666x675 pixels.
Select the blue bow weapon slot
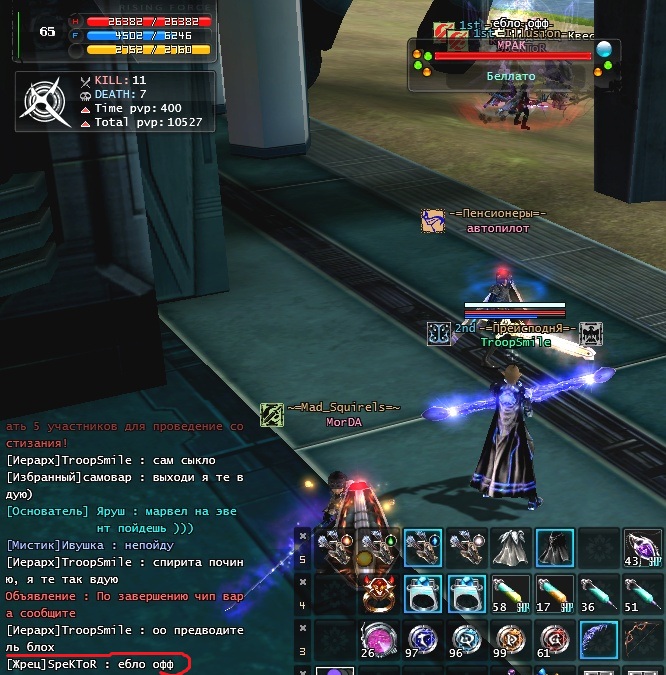(597, 639)
